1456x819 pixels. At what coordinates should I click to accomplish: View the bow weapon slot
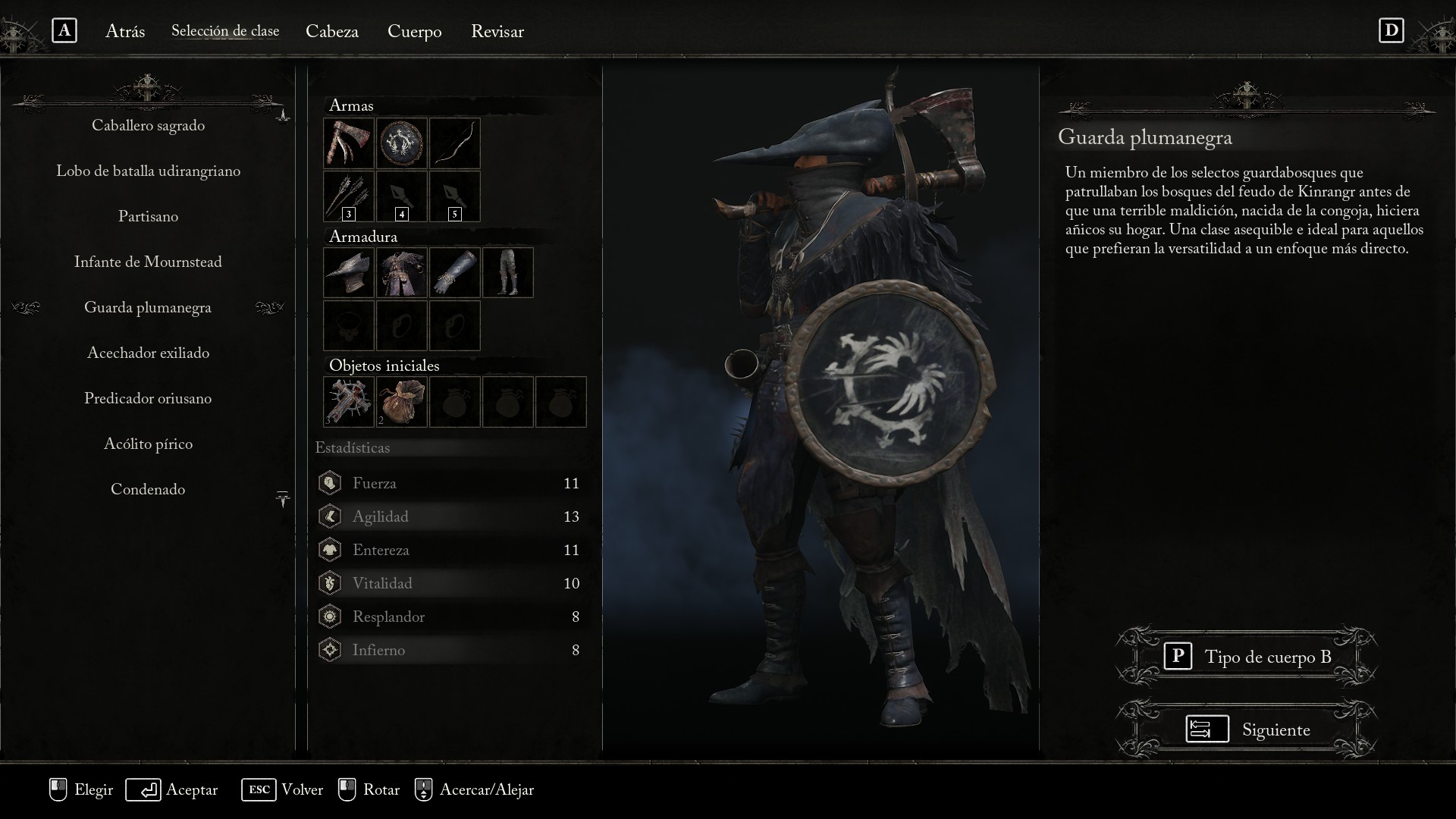(x=455, y=143)
